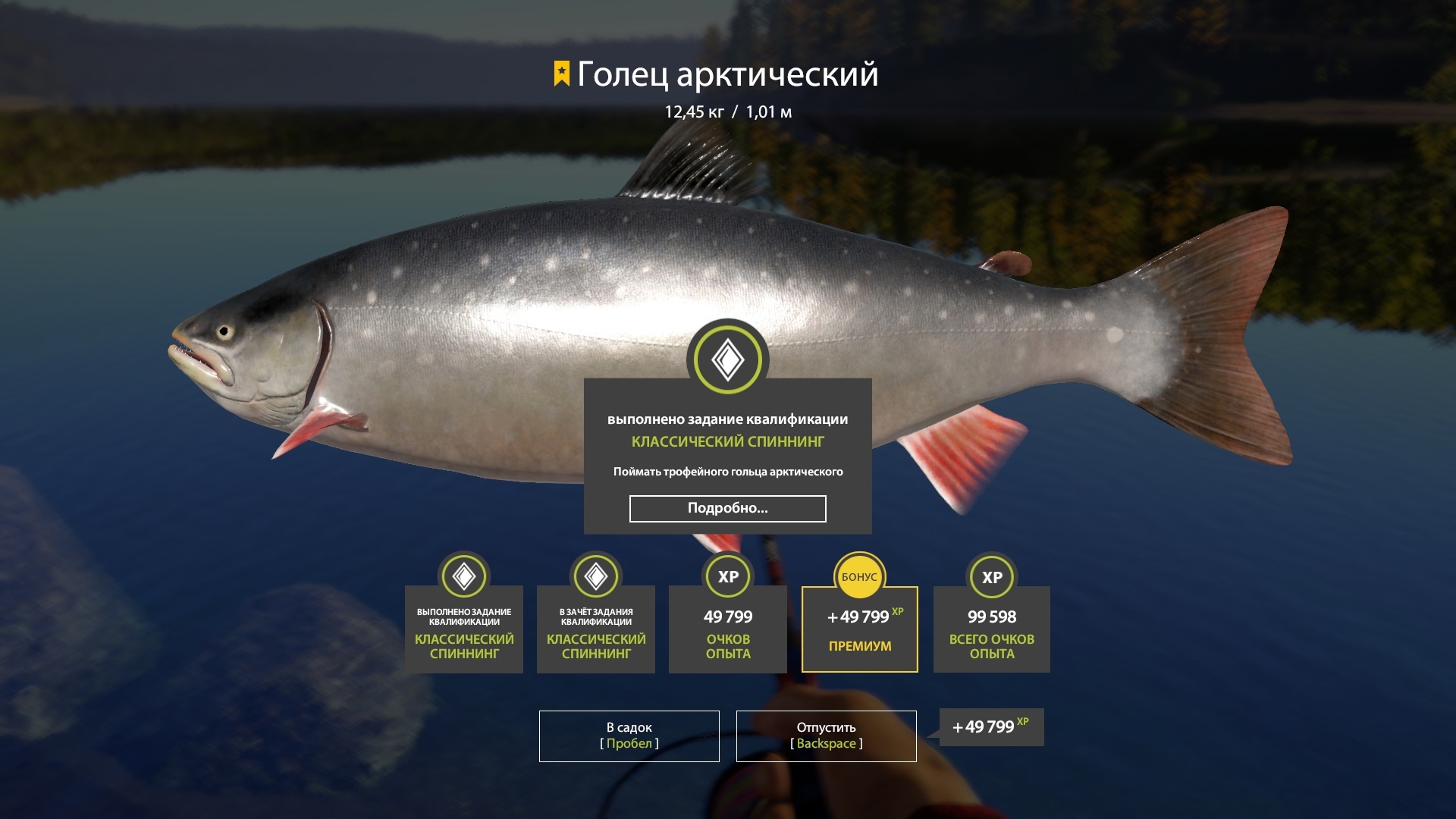Release the catch with 'Отпустить'
The width and height of the screenshot is (1456, 819).
[826, 735]
